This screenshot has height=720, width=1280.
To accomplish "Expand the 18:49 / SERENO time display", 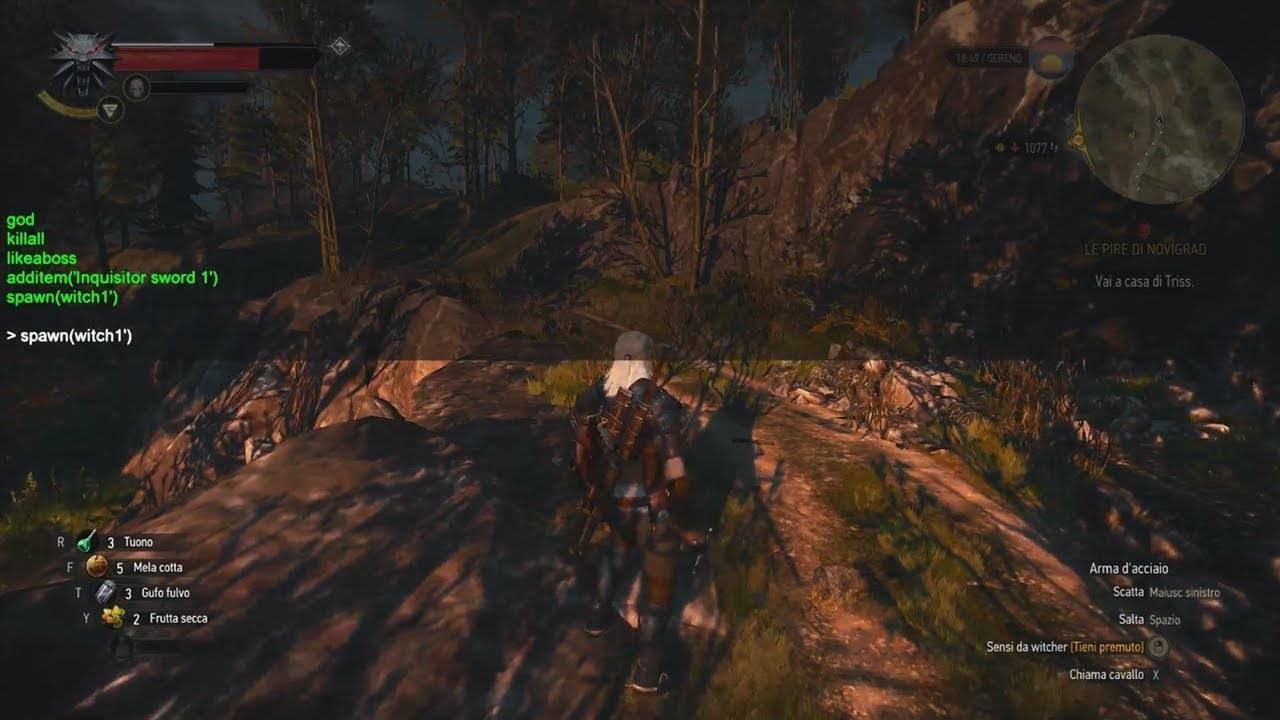I will pos(985,57).
